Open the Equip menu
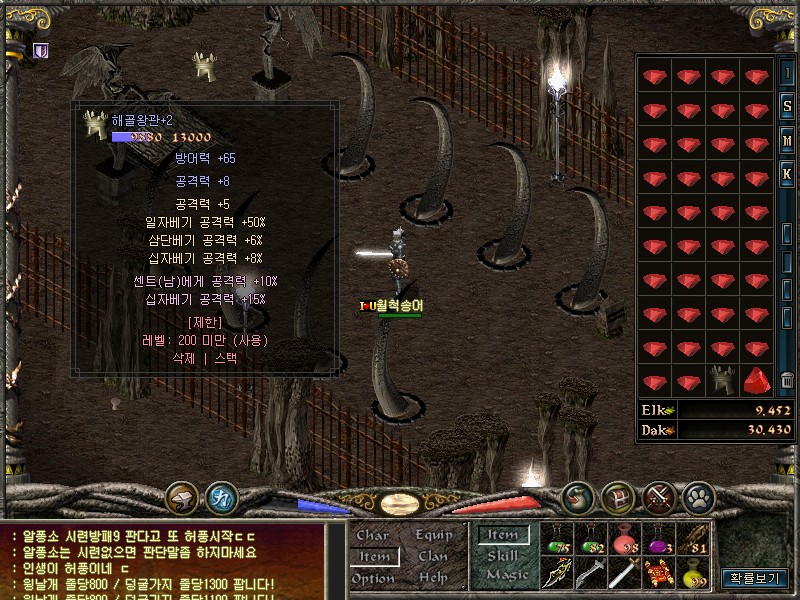Image resolution: width=800 pixels, height=600 pixels. (433, 535)
